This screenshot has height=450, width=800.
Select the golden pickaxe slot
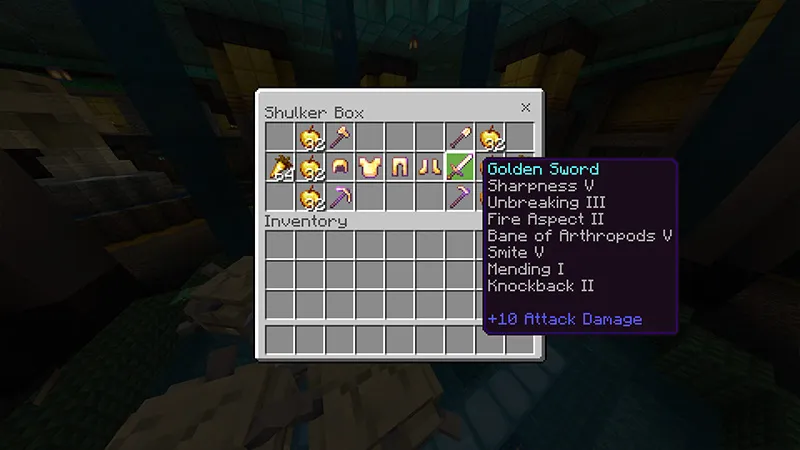coord(340,196)
